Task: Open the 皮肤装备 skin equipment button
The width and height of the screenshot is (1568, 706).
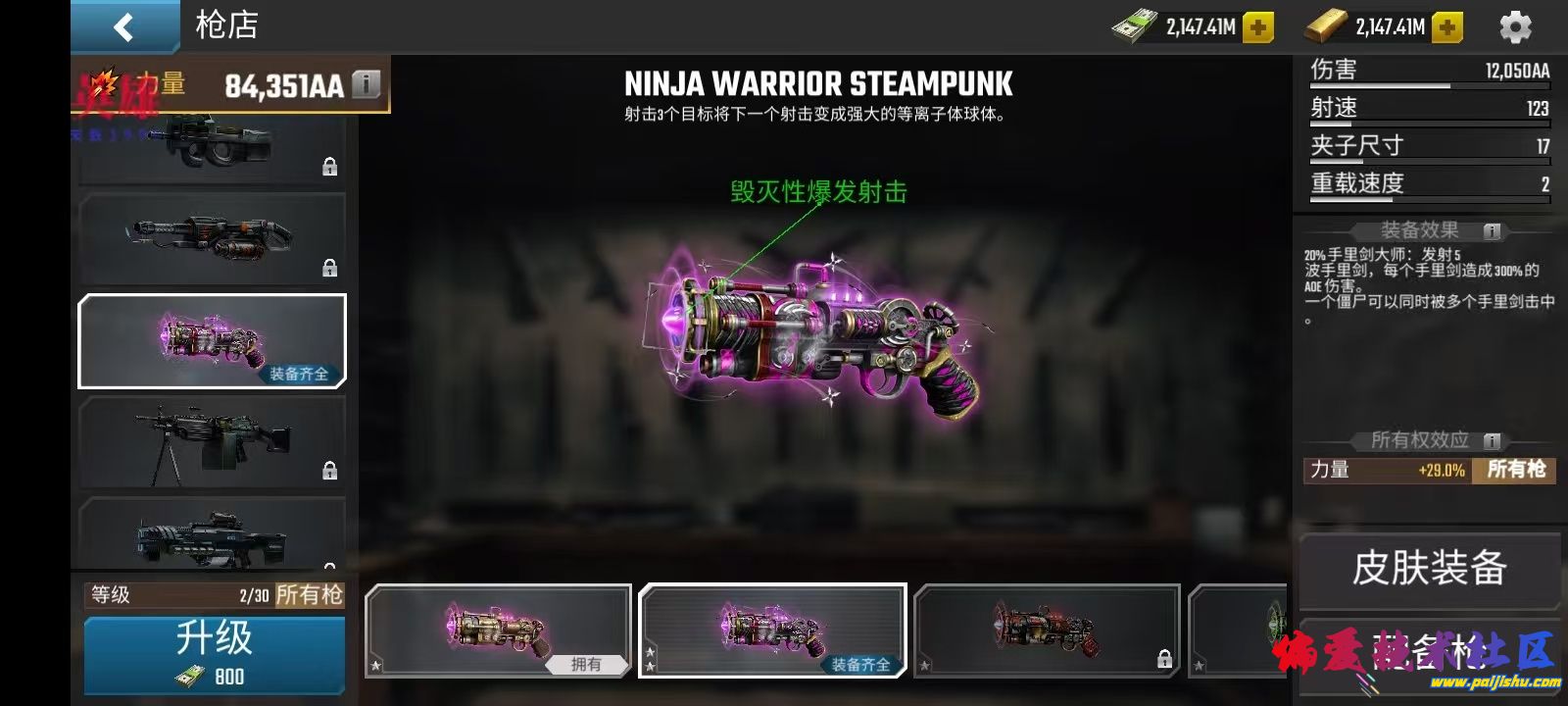Action: pos(1429,569)
